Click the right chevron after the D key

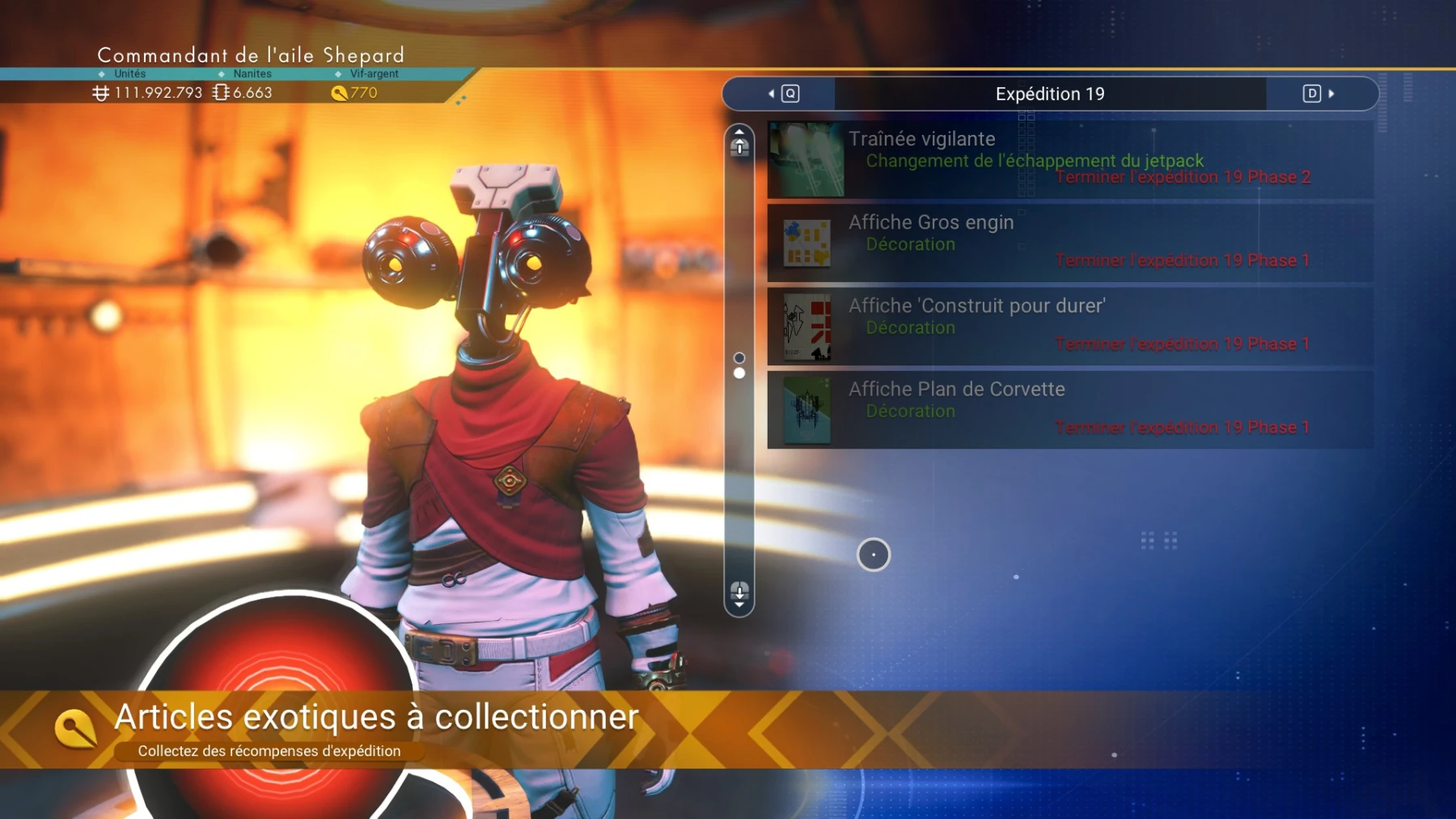click(x=1331, y=93)
